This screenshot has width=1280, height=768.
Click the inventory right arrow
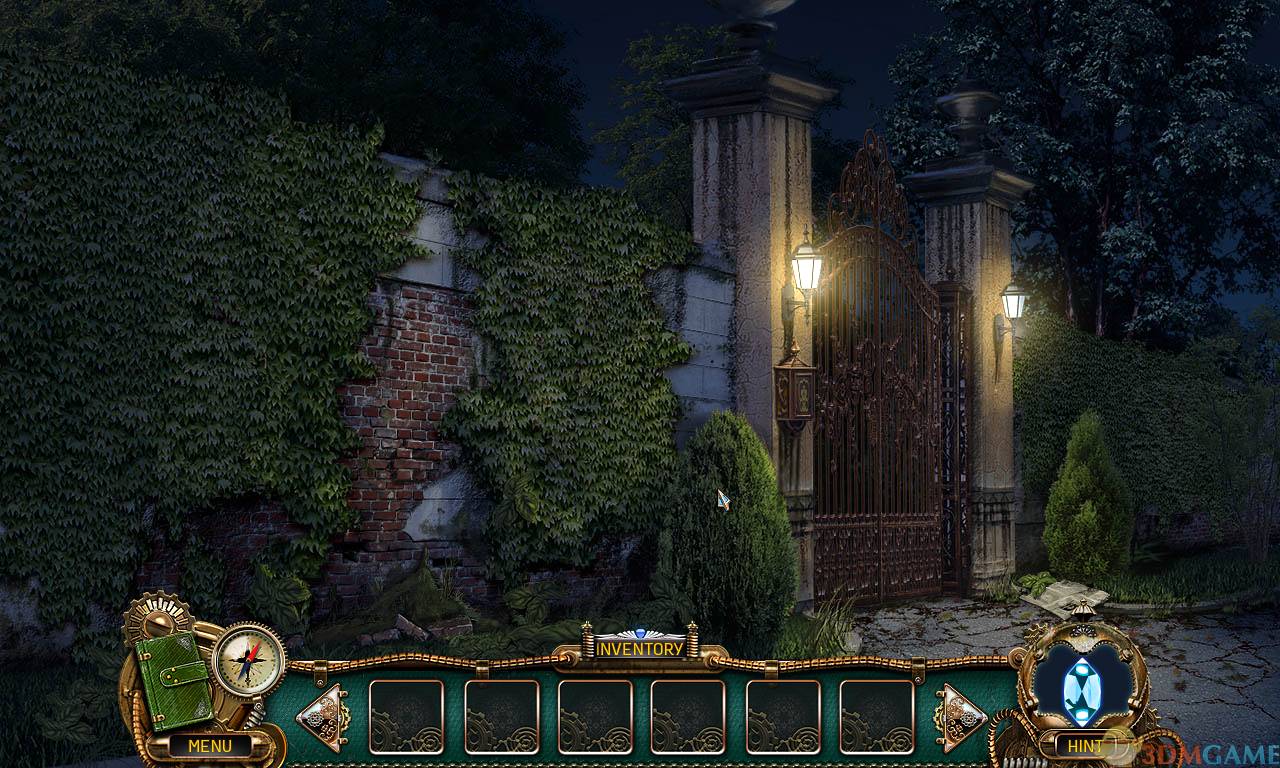[960, 716]
